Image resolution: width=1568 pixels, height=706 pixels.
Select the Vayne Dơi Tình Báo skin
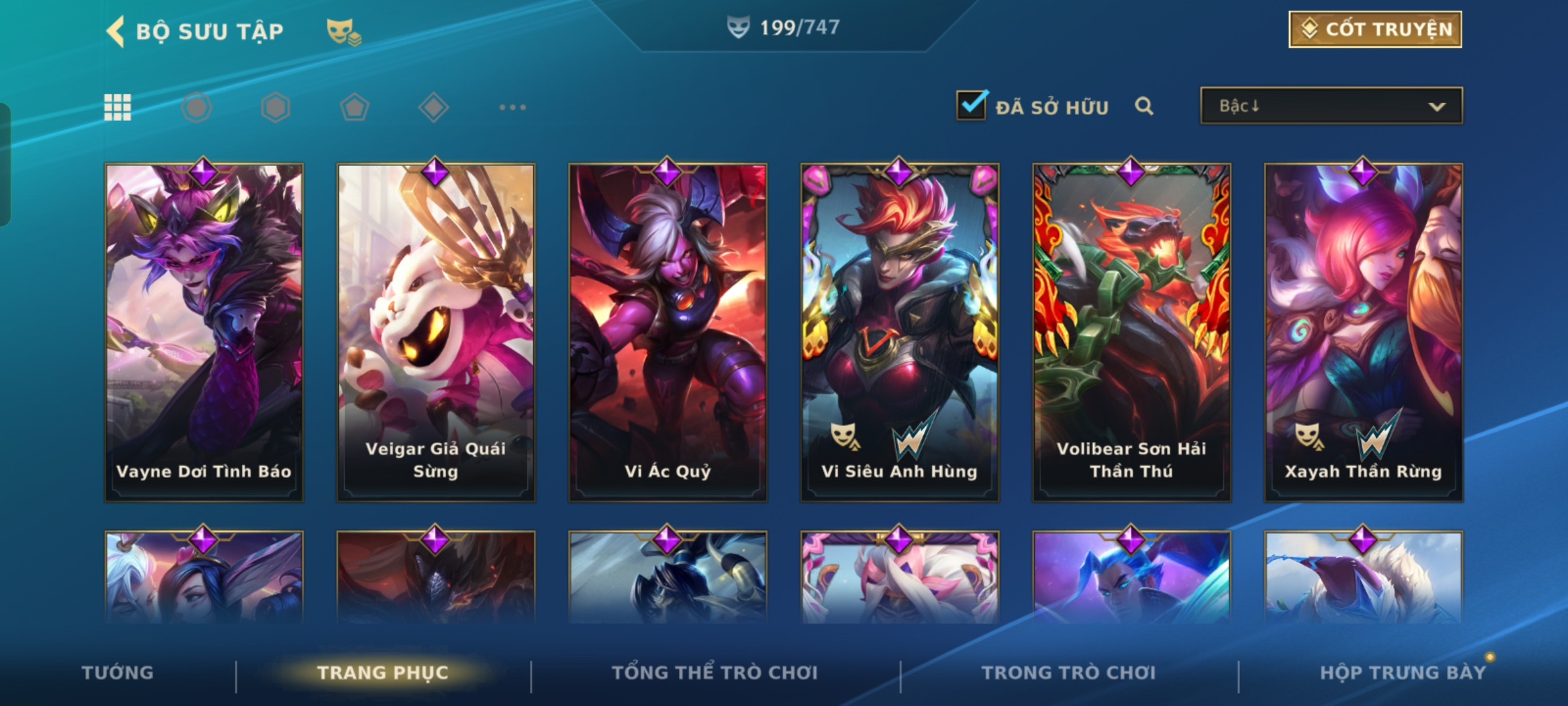pyautogui.click(x=204, y=332)
